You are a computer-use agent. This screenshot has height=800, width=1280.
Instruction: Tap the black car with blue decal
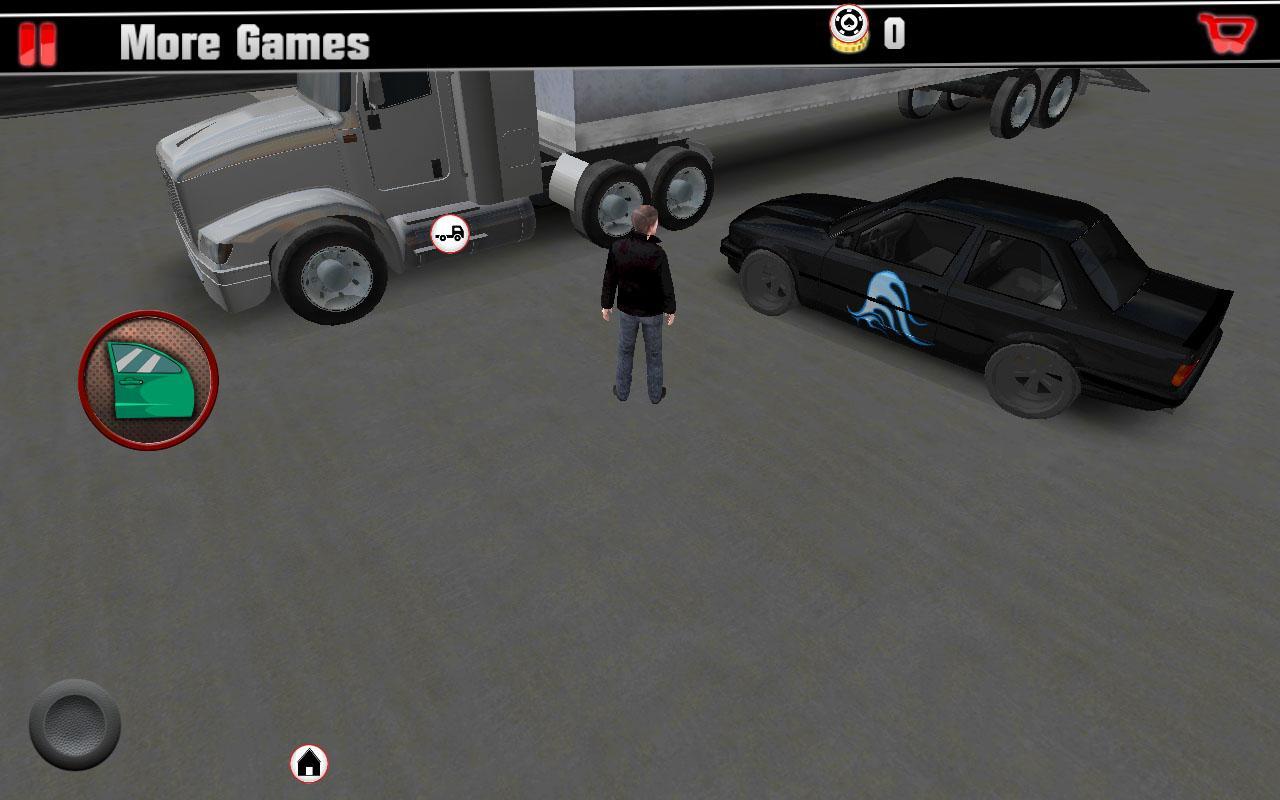[x=960, y=290]
